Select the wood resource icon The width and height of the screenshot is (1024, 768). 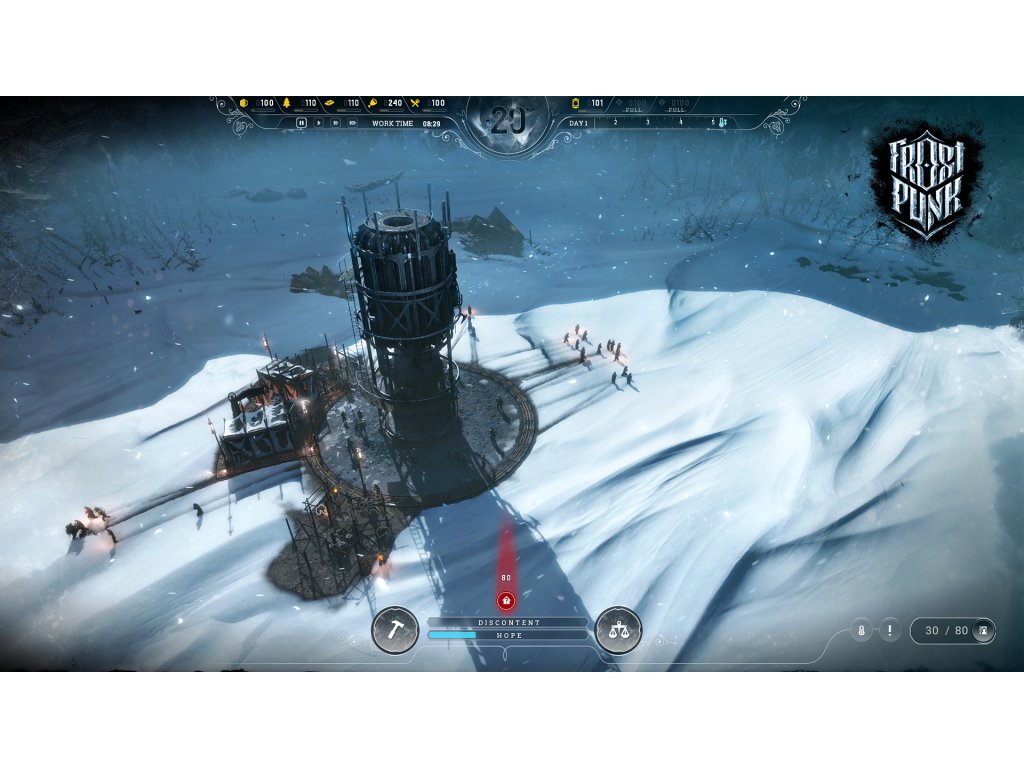pos(287,103)
